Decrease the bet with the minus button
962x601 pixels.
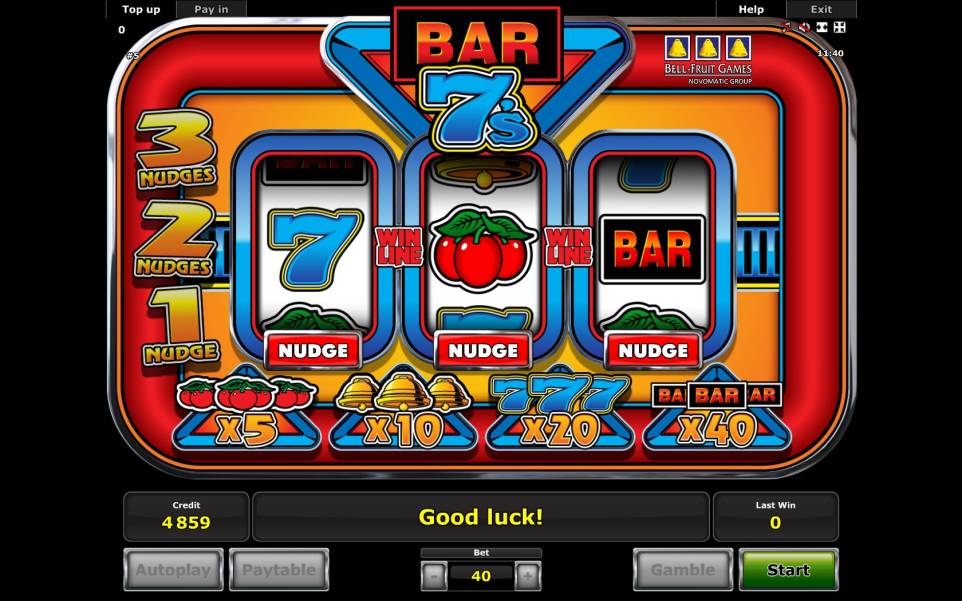coord(434,576)
